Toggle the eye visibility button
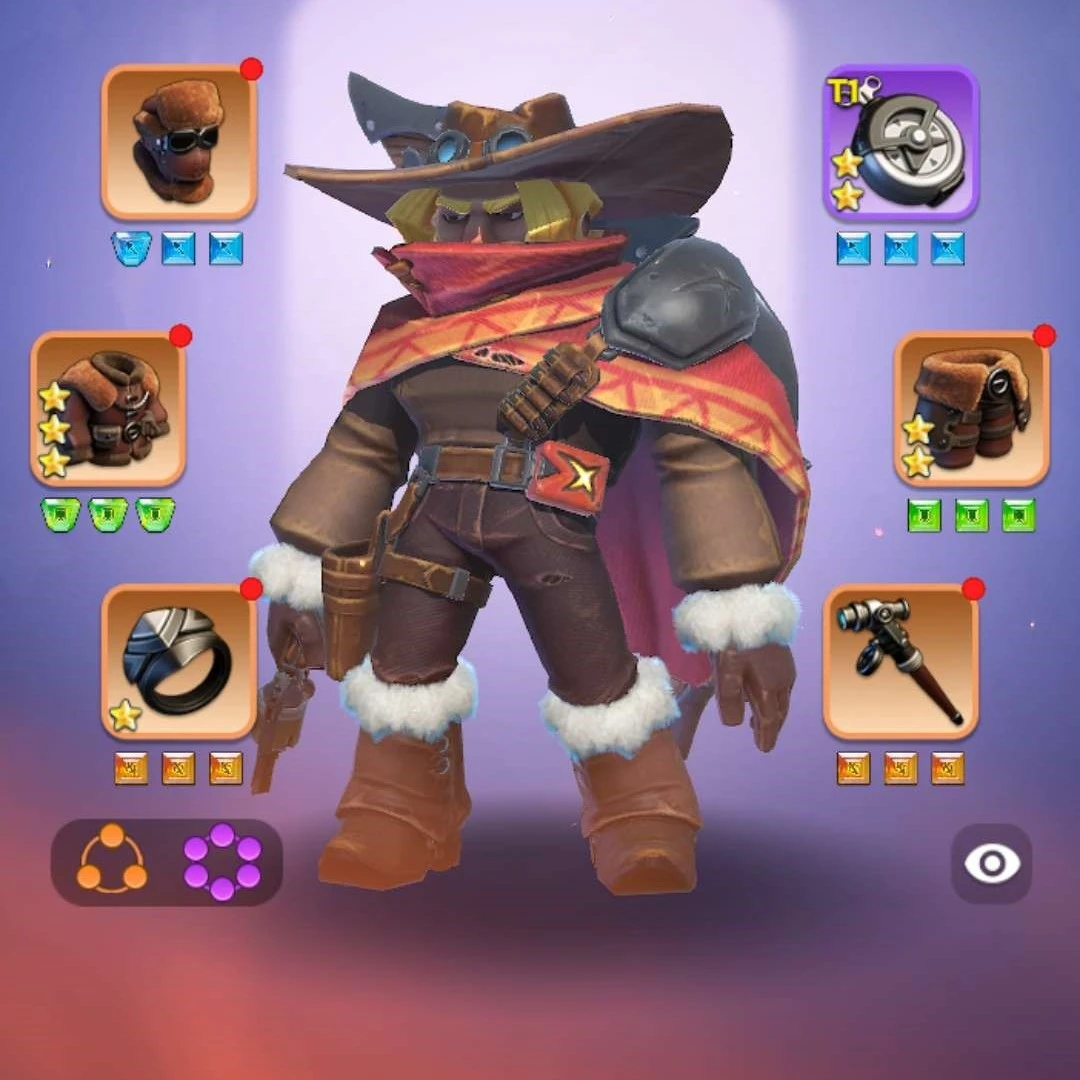The height and width of the screenshot is (1080, 1080). [x=991, y=864]
